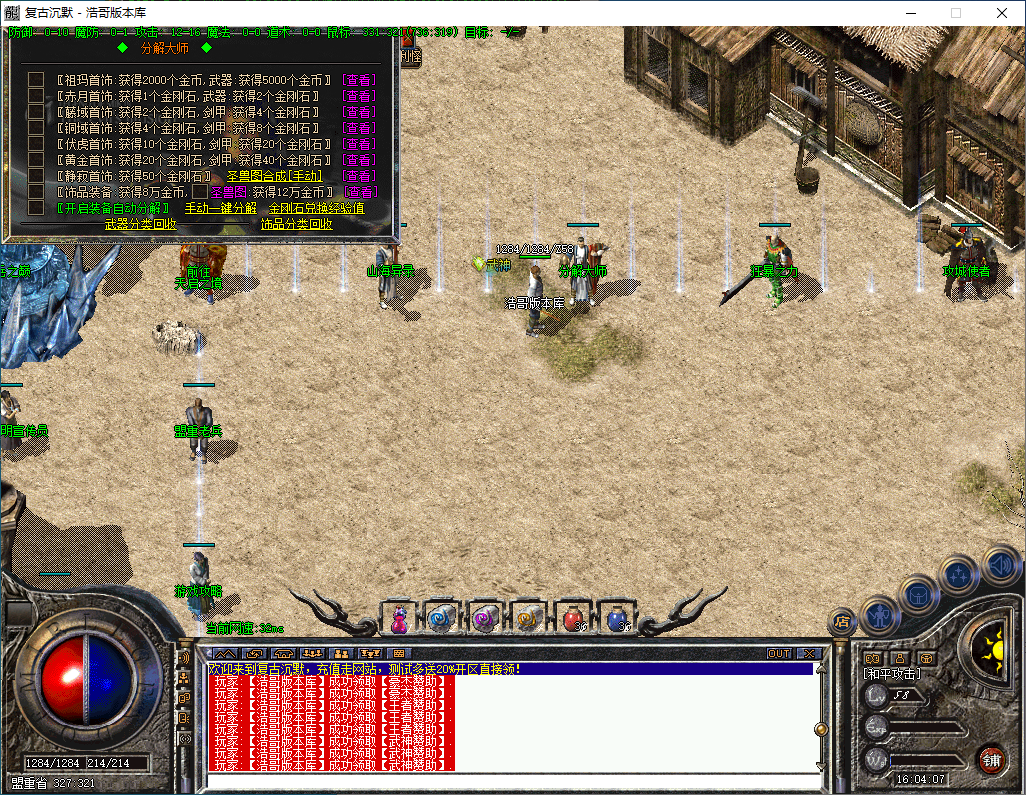This screenshot has width=1026, height=795.
Task: Open the shop via the orange 店 button
Action: [842, 622]
